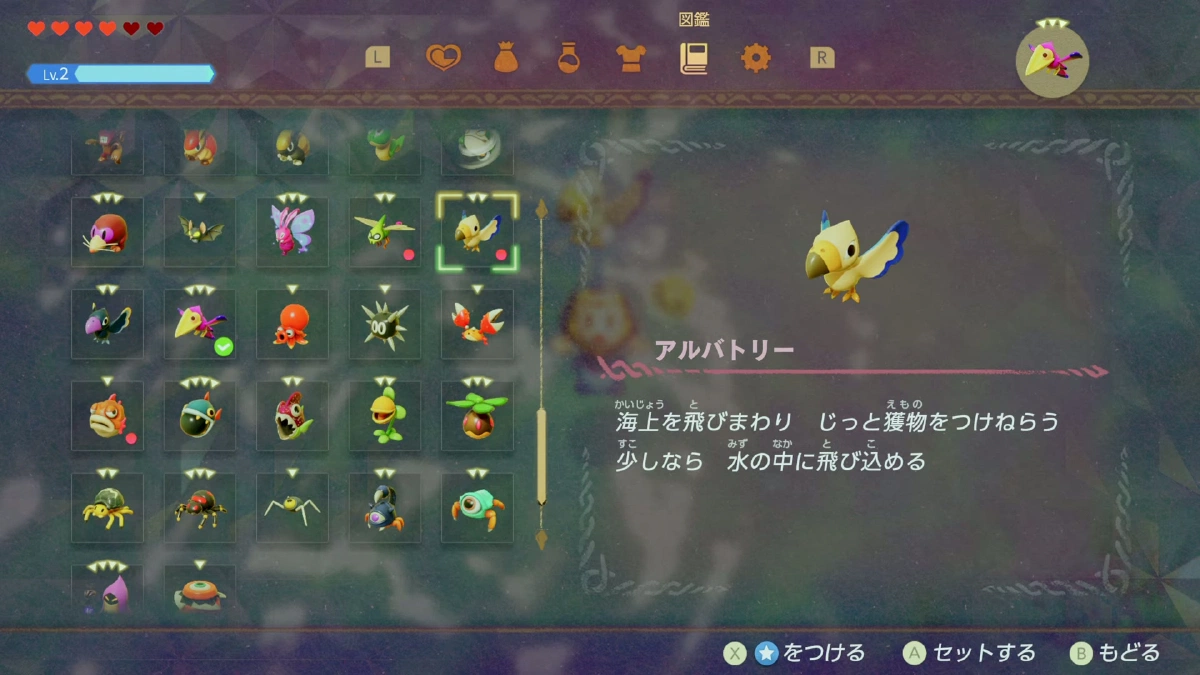
Task: Pick the black crow entry
Action: pos(107,324)
